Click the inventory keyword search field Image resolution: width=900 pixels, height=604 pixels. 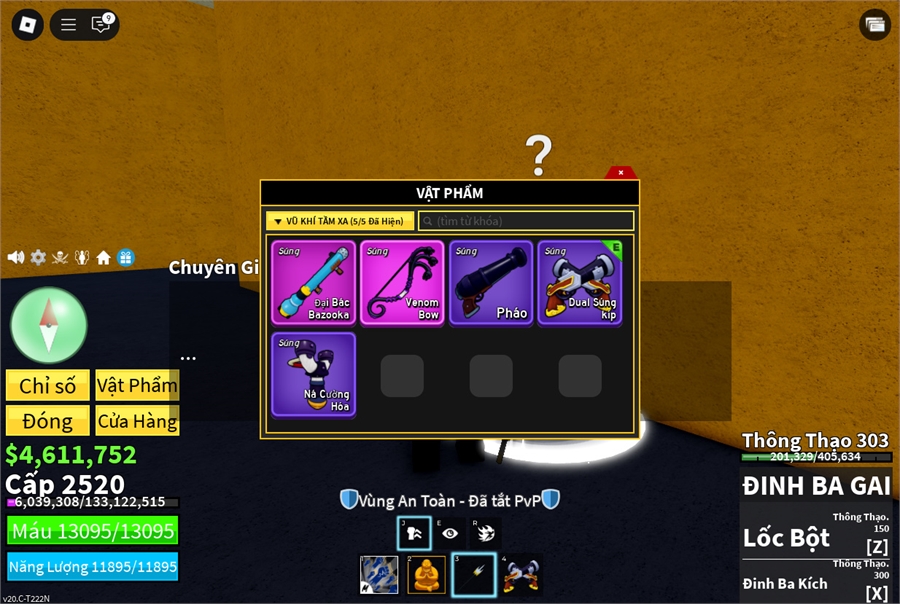click(526, 221)
